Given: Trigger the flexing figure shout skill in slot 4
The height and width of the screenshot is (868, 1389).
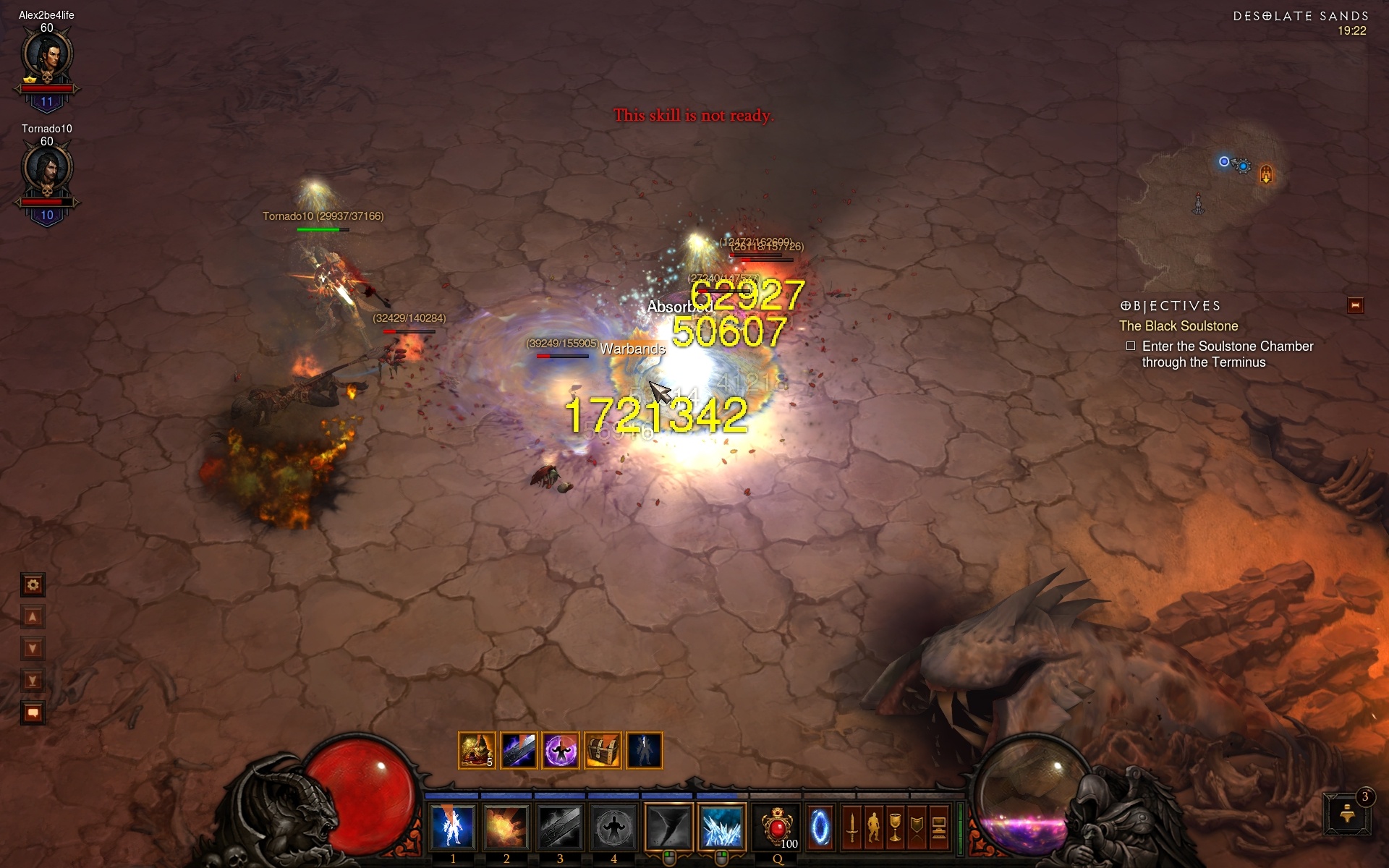Looking at the screenshot, I should (x=613, y=827).
